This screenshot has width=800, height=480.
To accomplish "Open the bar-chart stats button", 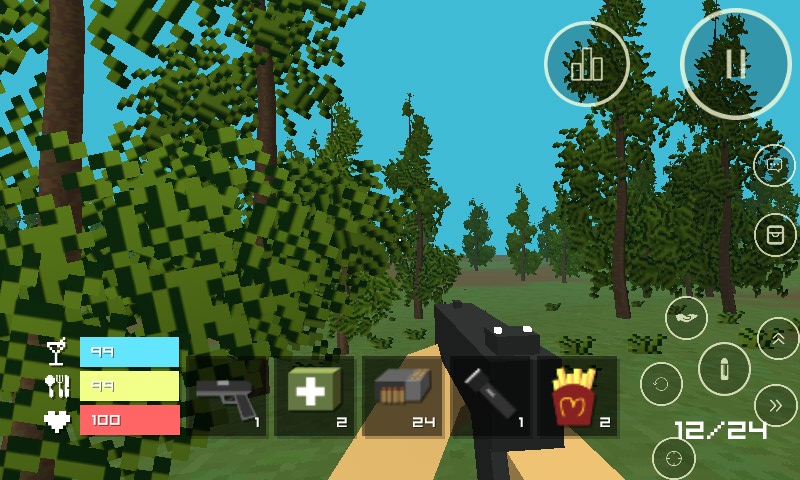I will point(587,64).
